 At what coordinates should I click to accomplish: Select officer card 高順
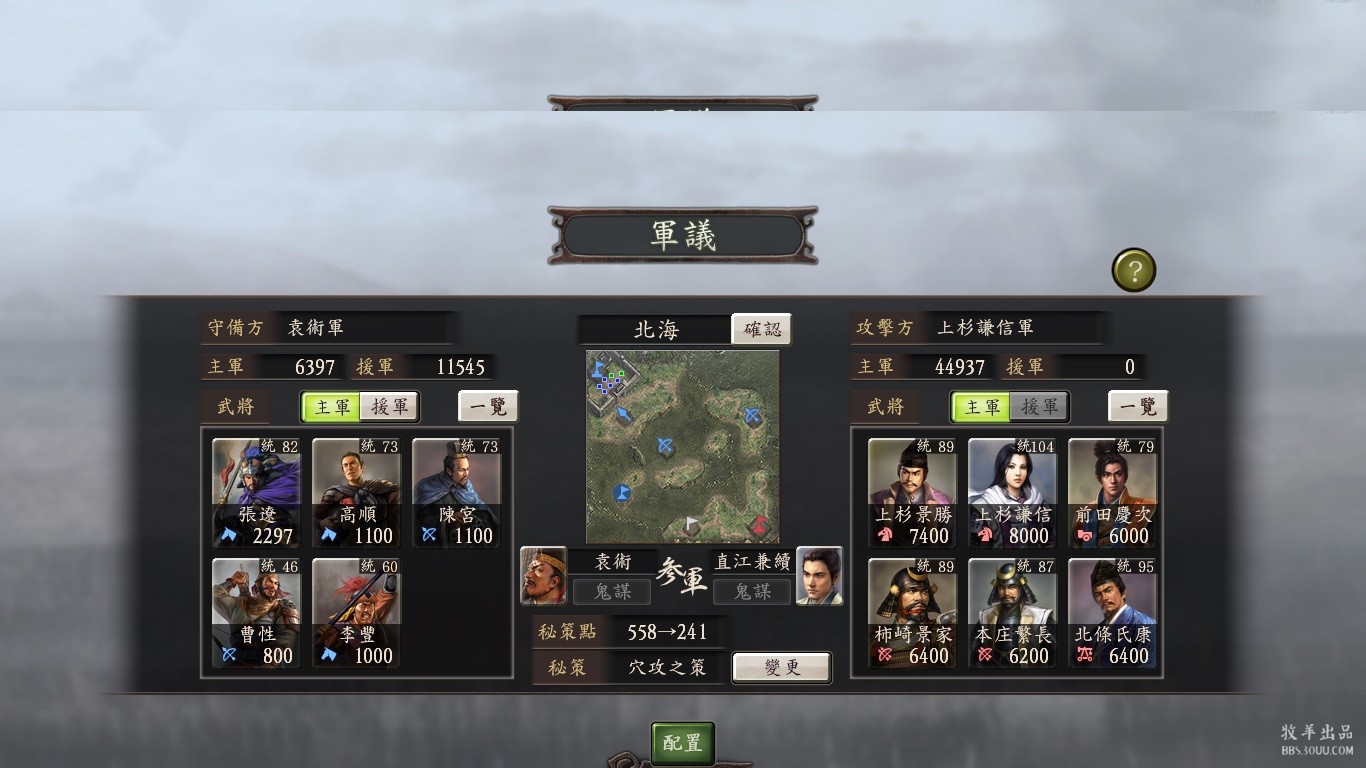(357, 493)
